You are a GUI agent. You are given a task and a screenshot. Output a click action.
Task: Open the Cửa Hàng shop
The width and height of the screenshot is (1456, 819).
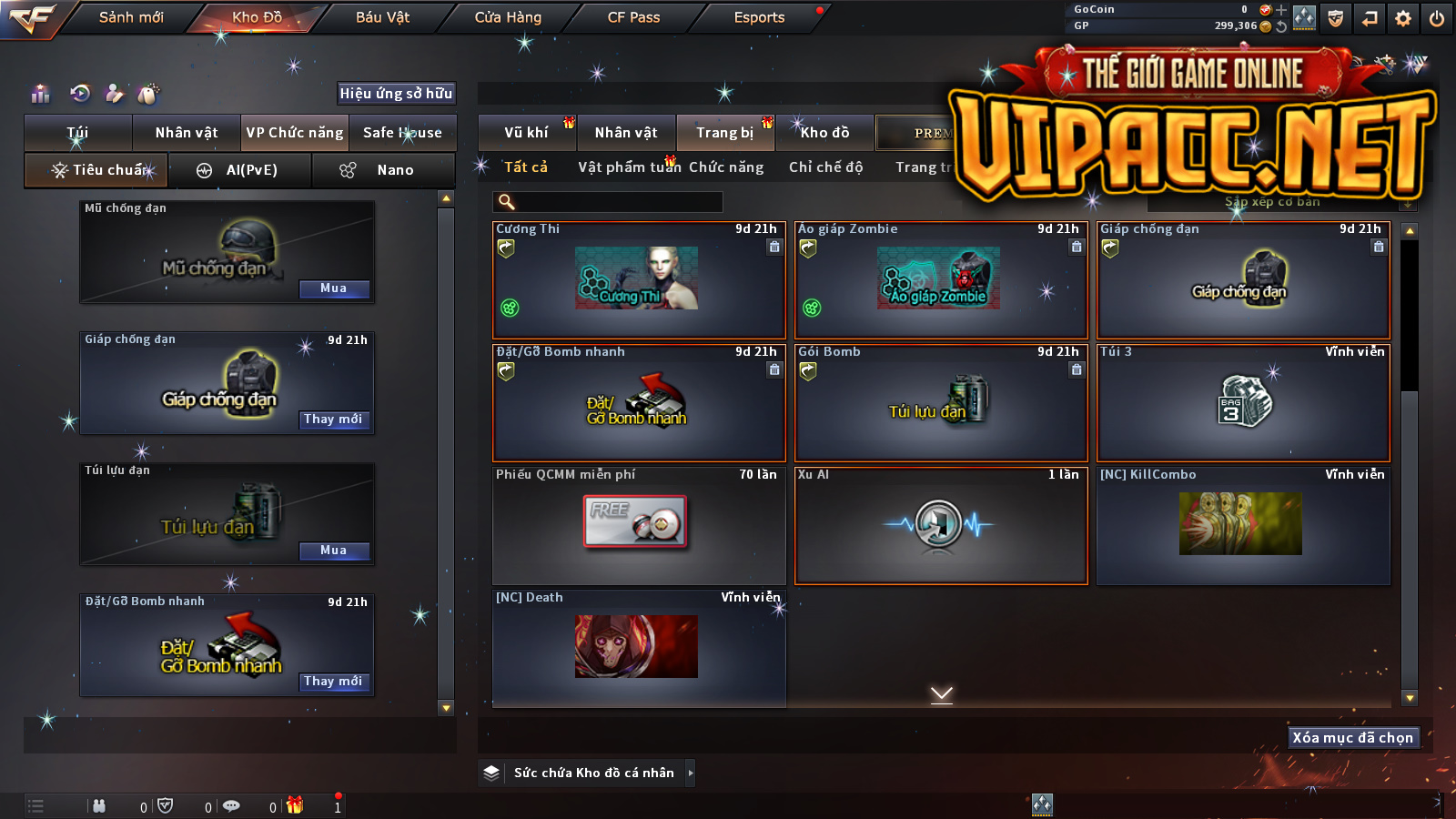(x=508, y=17)
